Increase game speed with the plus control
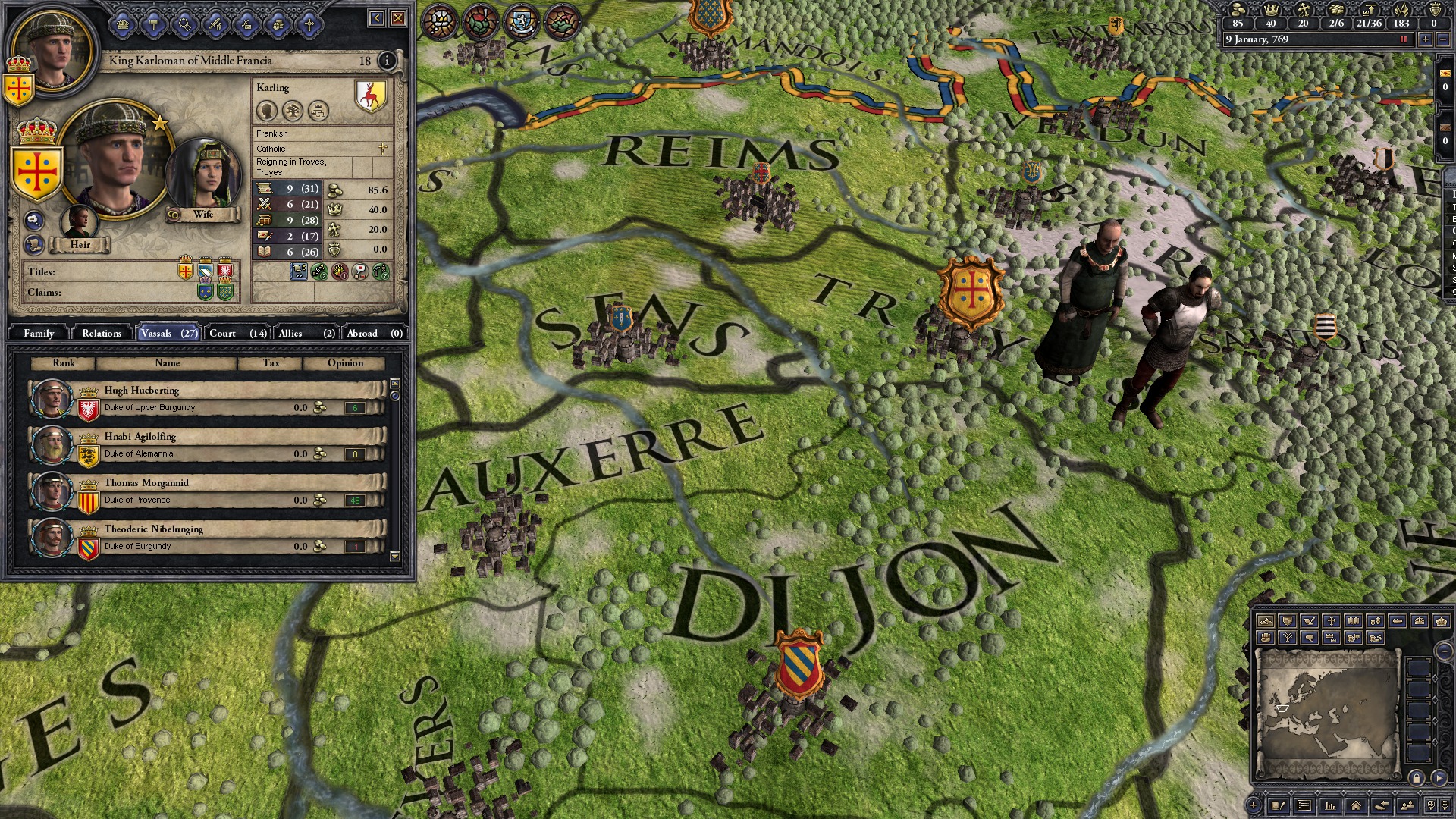This screenshot has height=819, width=1456. point(1426,39)
